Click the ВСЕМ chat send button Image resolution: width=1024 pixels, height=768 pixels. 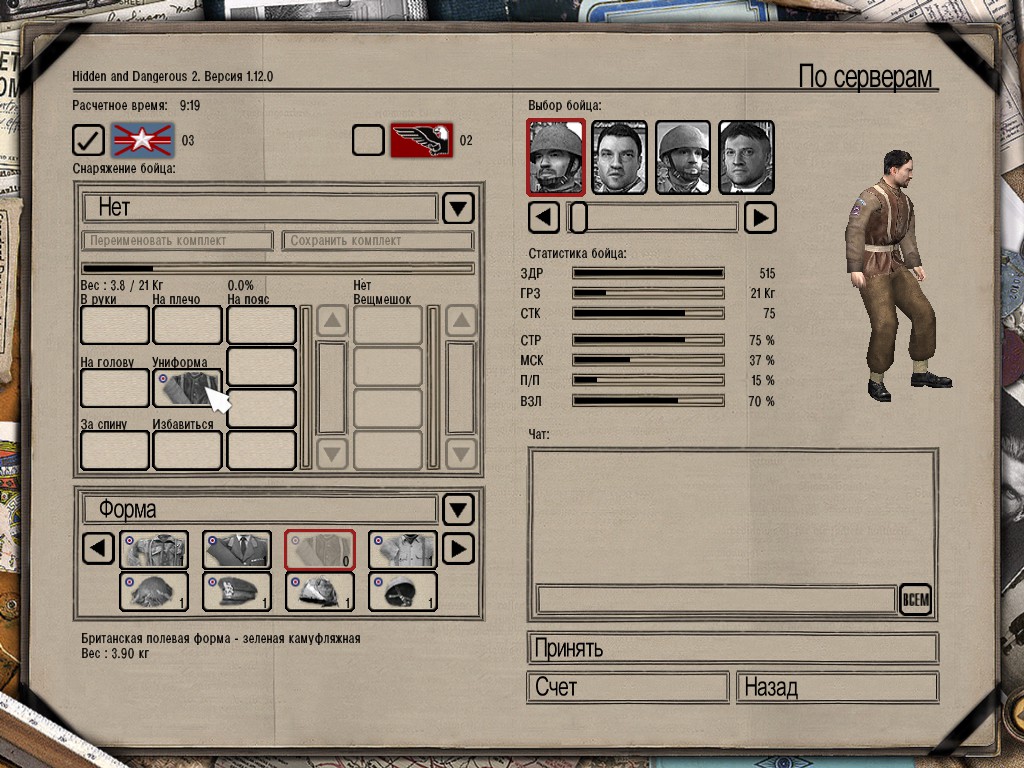point(915,600)
